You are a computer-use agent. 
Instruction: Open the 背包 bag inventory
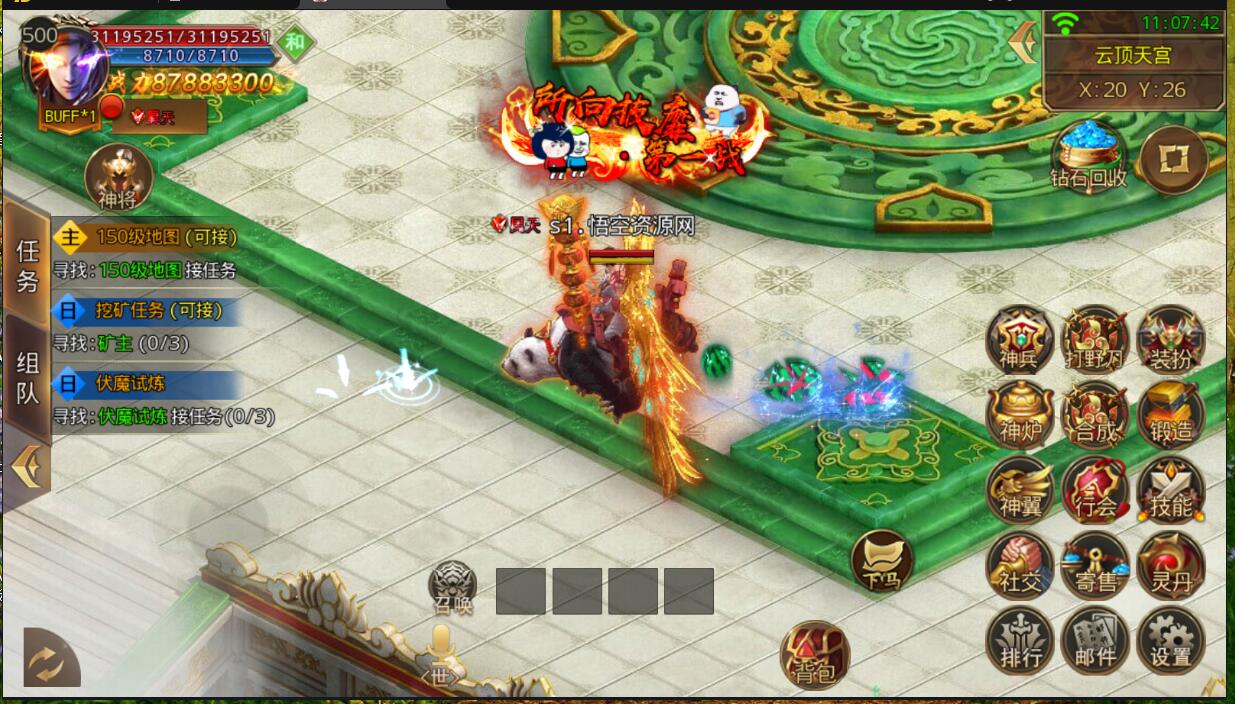click(x=814, y=656)
